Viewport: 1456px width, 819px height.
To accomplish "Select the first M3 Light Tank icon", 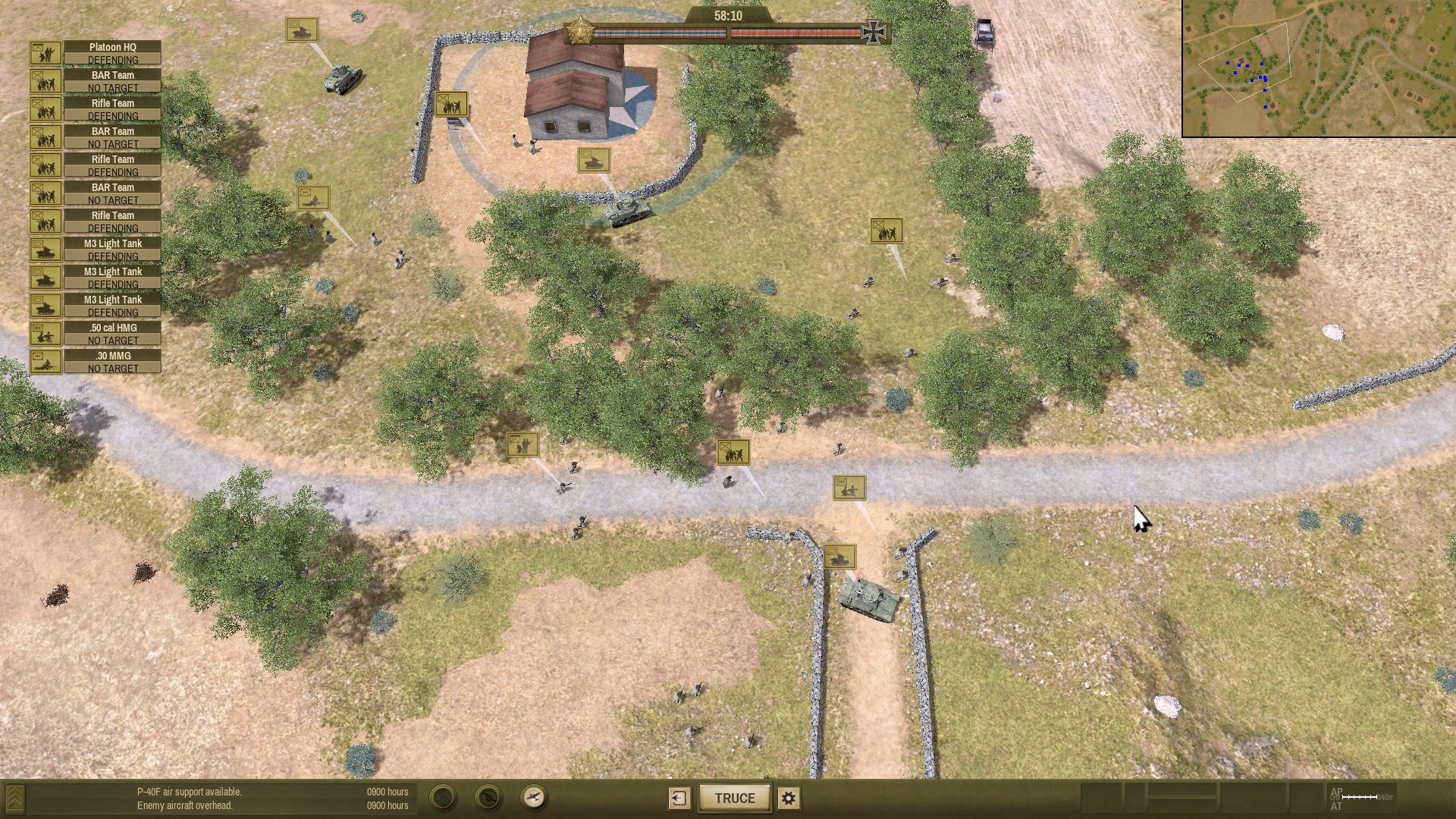I will click(47, 249).
